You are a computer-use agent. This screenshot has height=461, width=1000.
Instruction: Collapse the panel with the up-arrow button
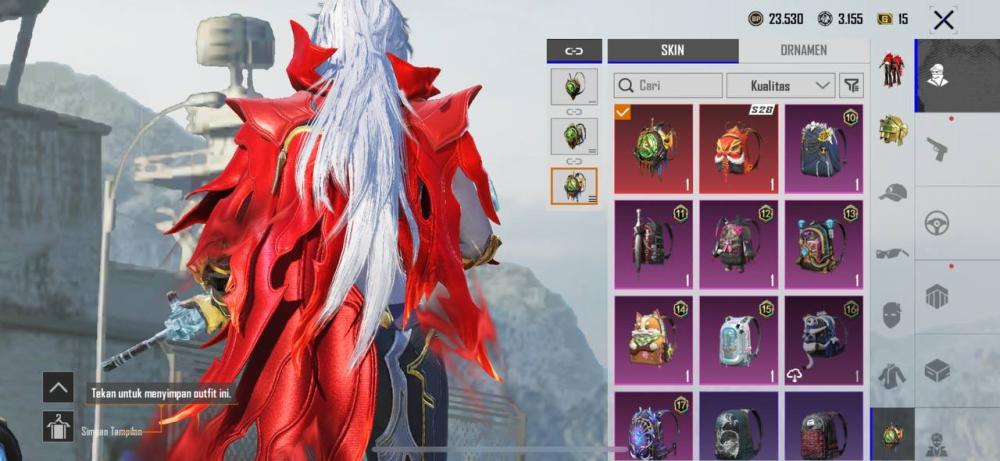point(58,387)
